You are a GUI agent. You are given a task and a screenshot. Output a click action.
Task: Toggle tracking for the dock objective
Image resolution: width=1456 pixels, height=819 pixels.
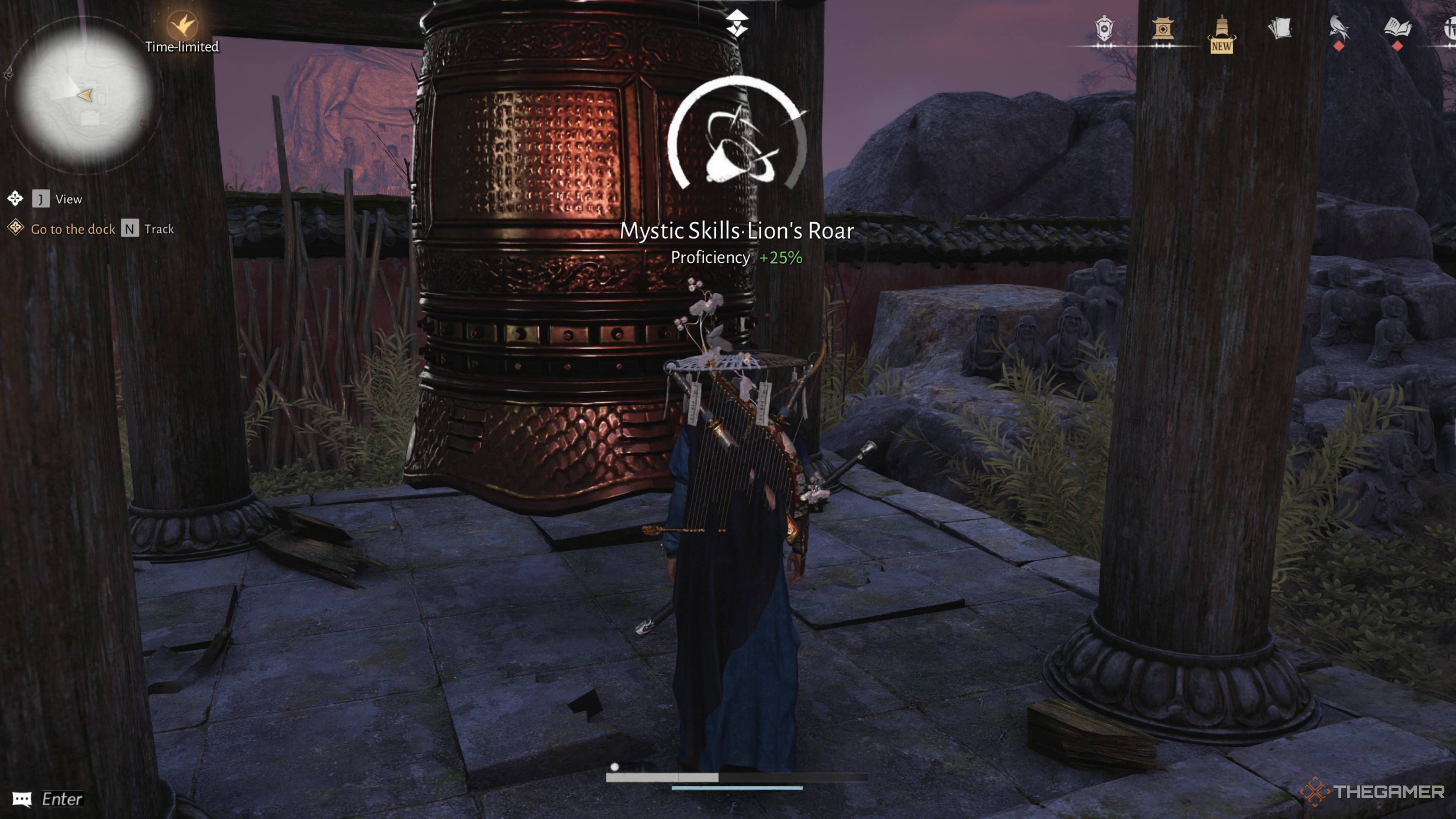131,229
